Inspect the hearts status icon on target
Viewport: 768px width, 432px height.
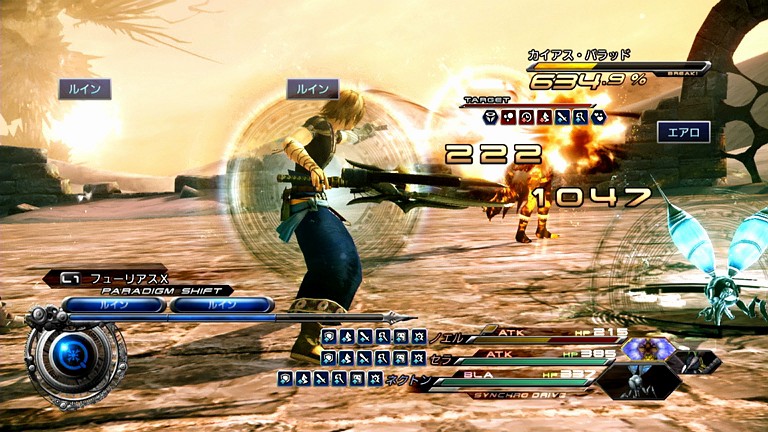click(598, 117)
